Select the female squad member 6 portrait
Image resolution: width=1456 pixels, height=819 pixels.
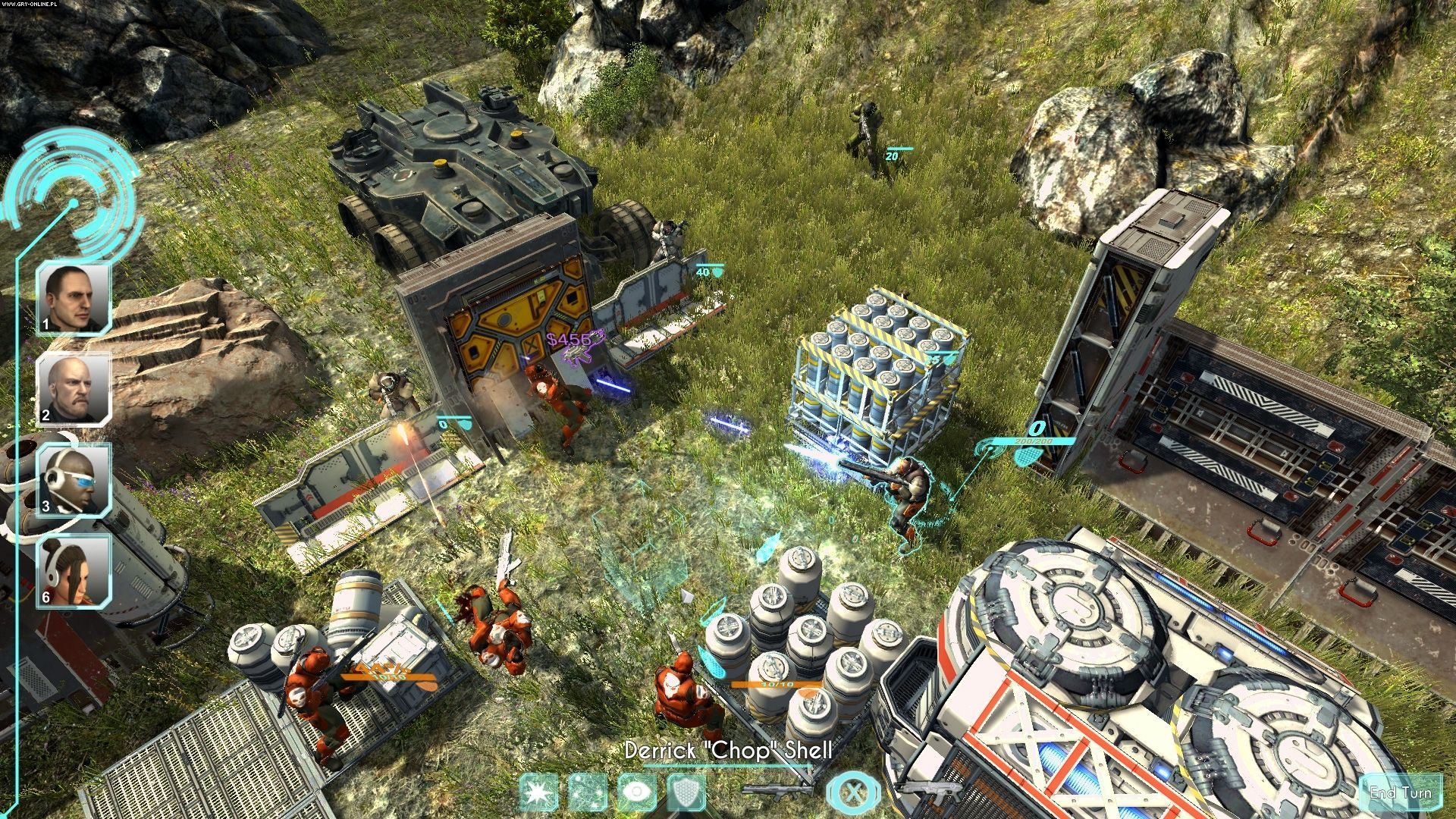tap(74, 571)
